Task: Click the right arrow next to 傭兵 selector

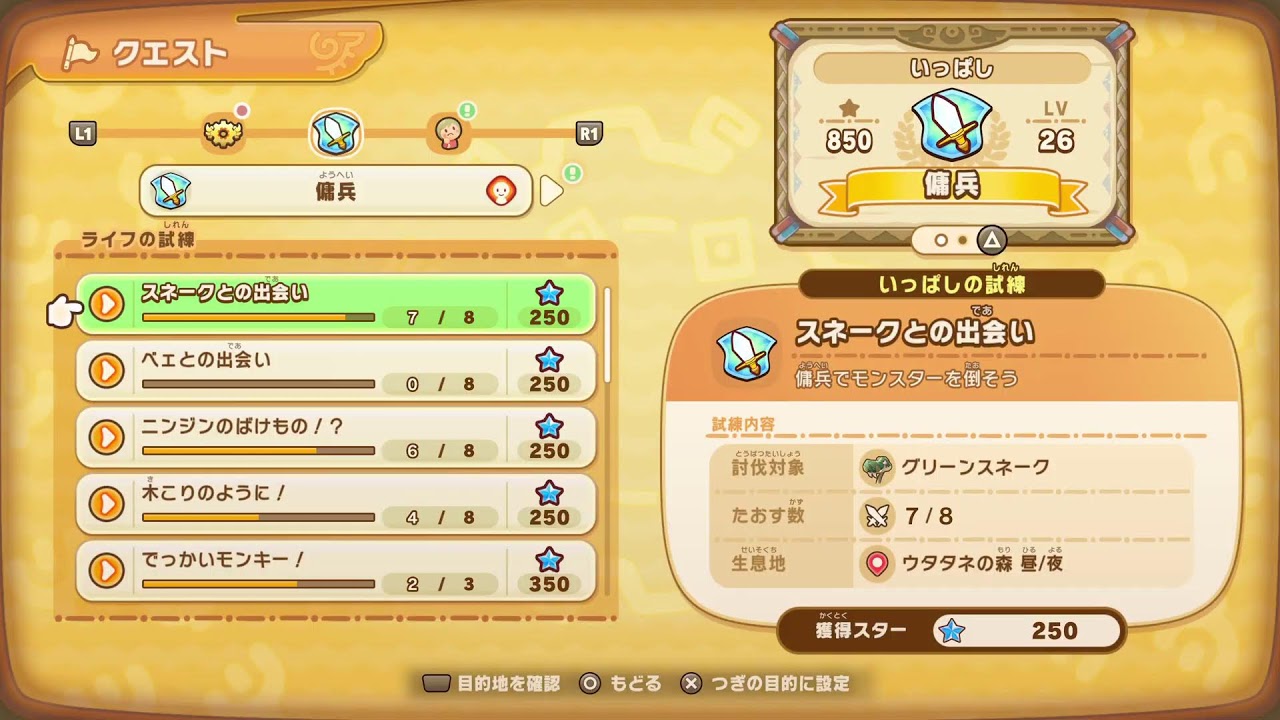Action: pos(551,191)
